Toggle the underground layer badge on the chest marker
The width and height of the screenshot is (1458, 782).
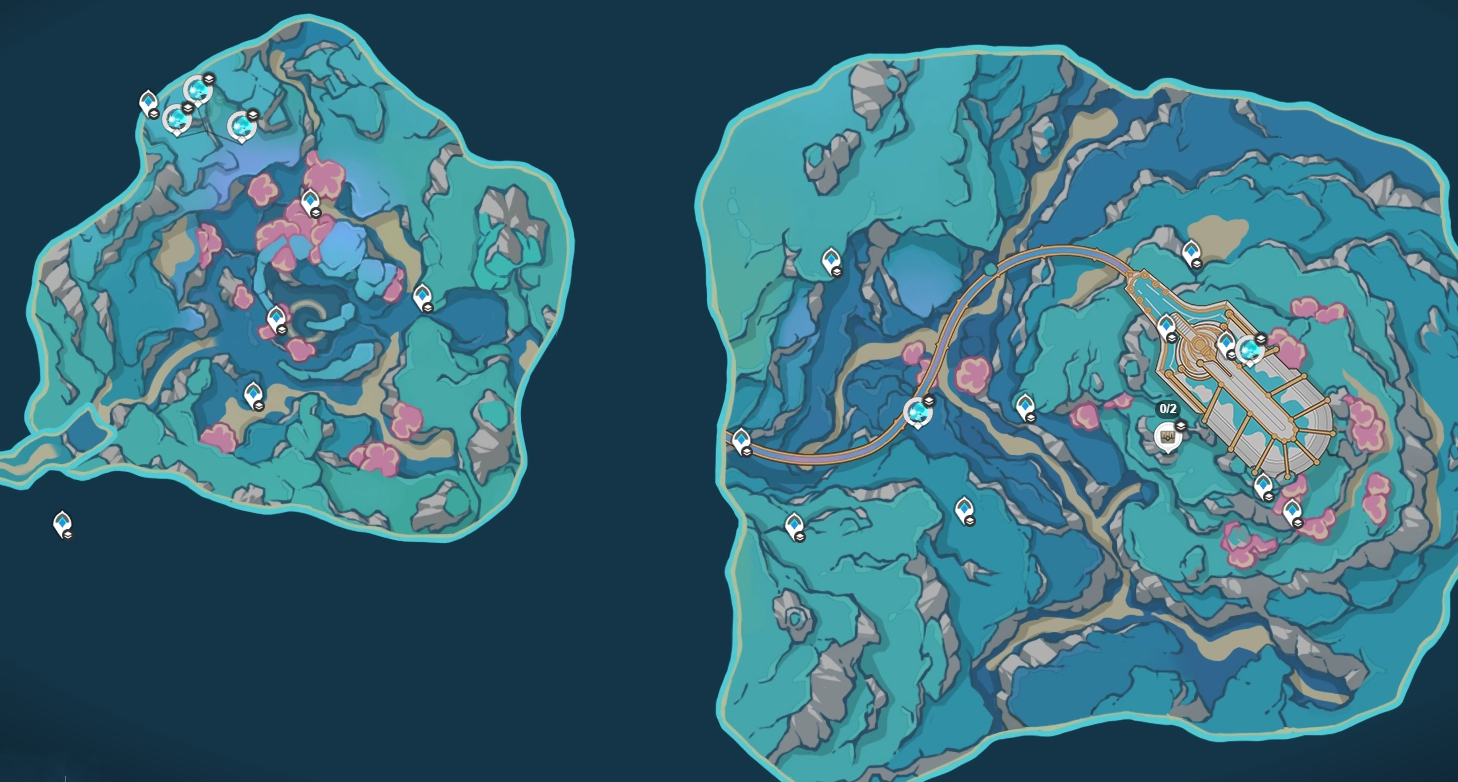coord(1181,426)
